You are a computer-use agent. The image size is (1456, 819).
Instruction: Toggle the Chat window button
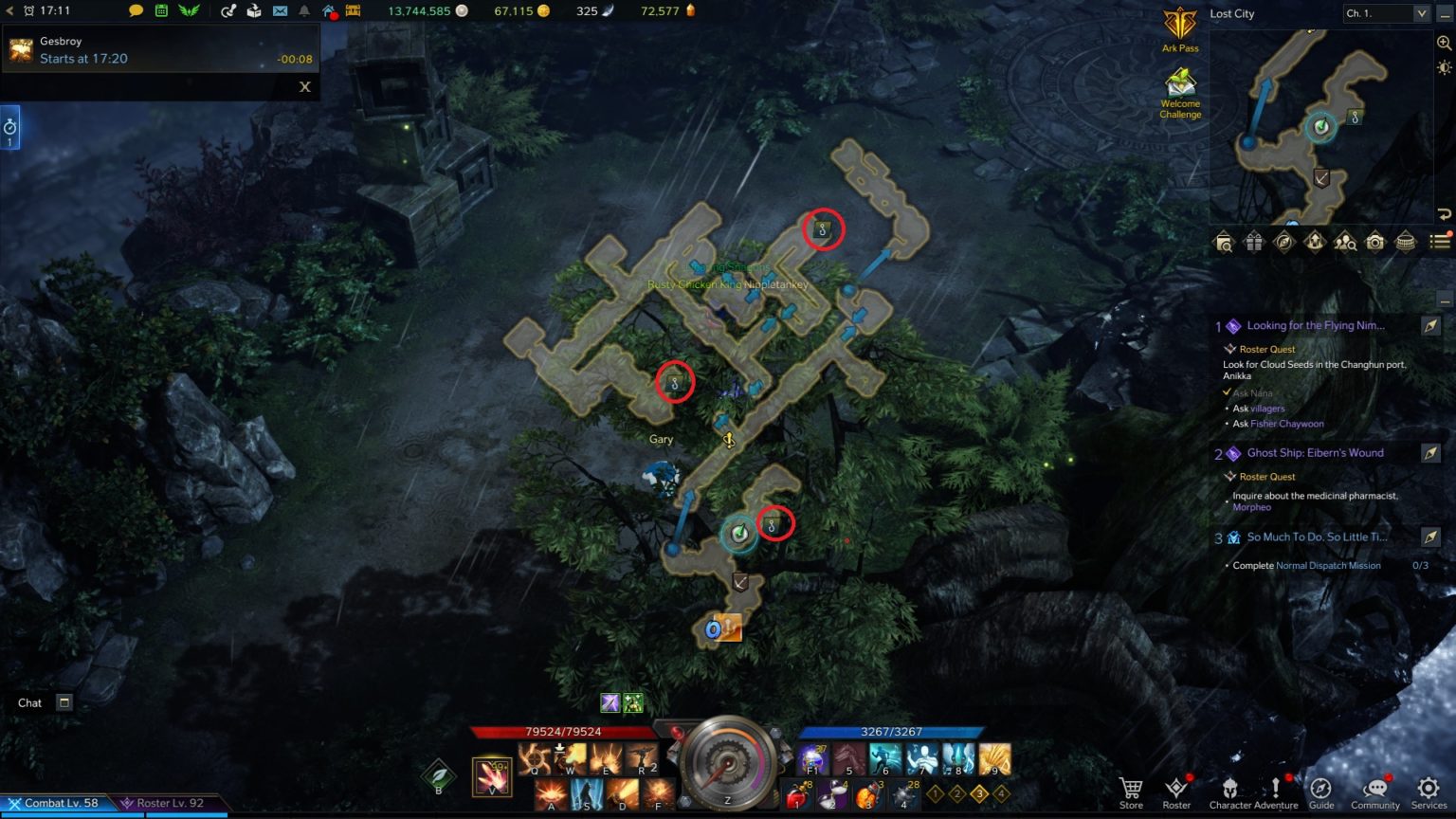pos(64,702)
